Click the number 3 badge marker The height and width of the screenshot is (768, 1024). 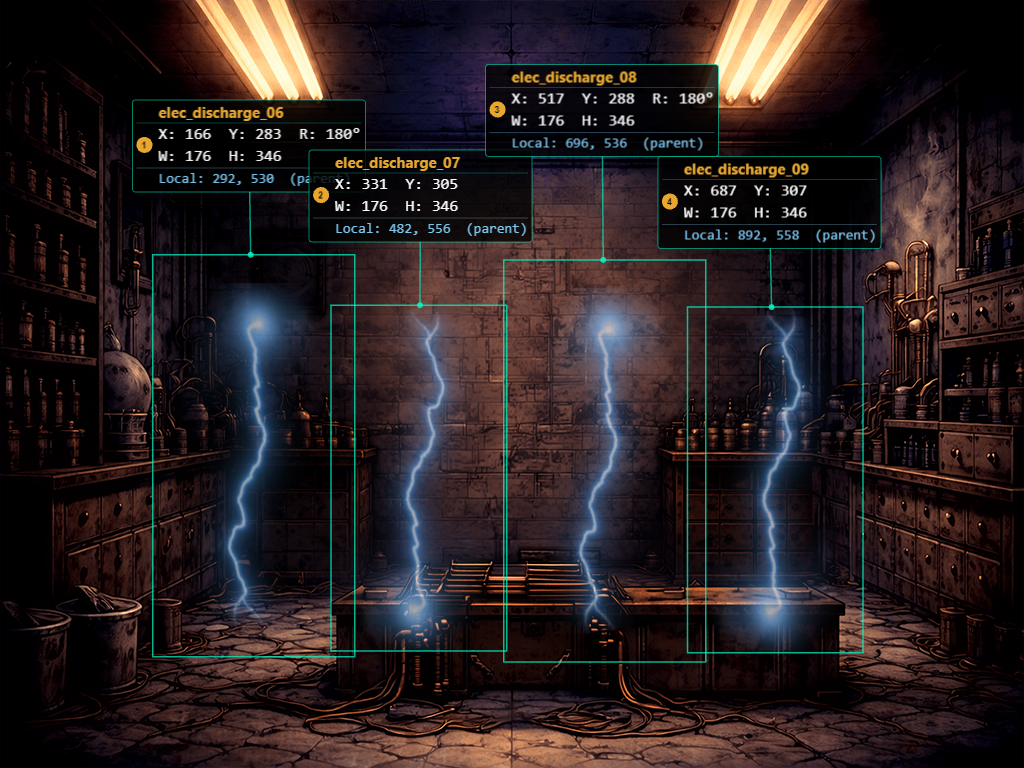(x=497, y=109)
